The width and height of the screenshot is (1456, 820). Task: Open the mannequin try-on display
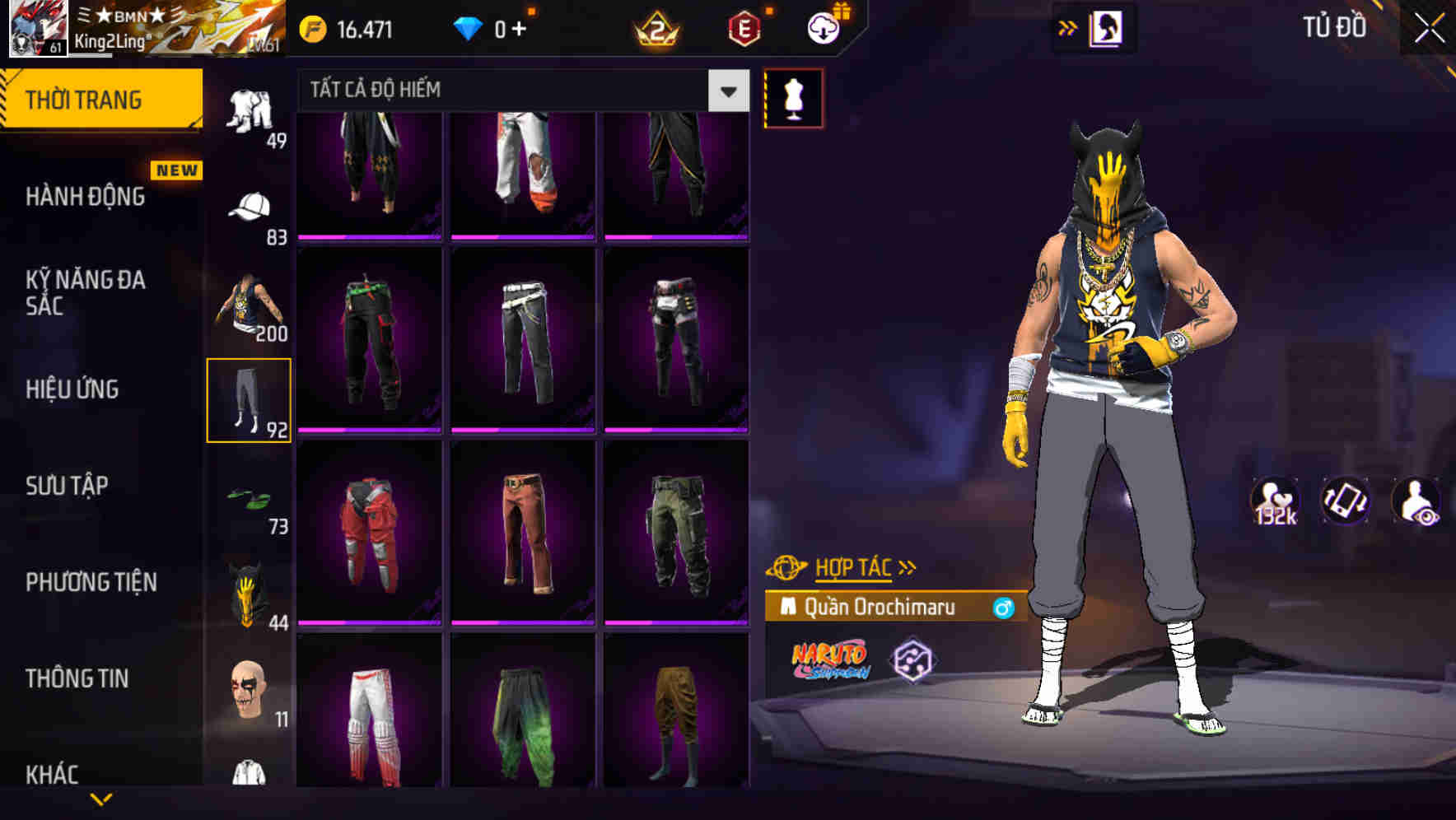click(x=793, y=100)
